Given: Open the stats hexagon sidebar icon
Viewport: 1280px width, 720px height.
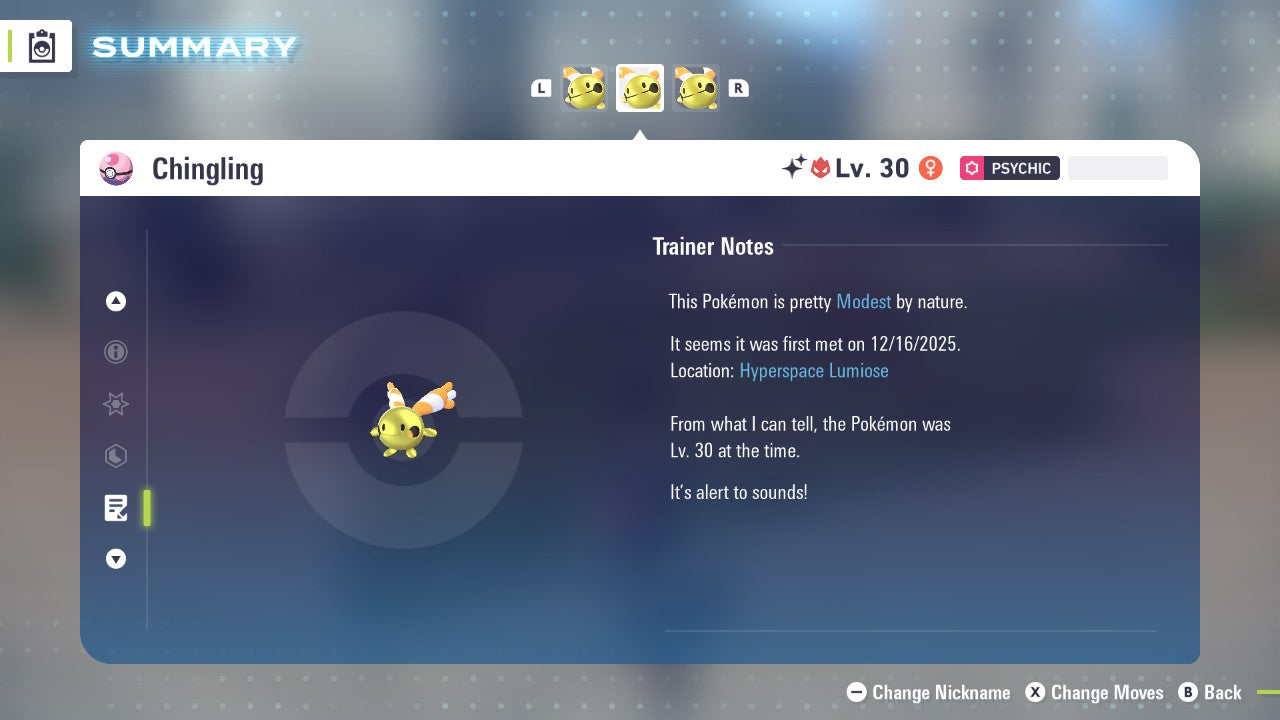Looking at the screenshot, I should pyautogui.click(x=116, y=456).
